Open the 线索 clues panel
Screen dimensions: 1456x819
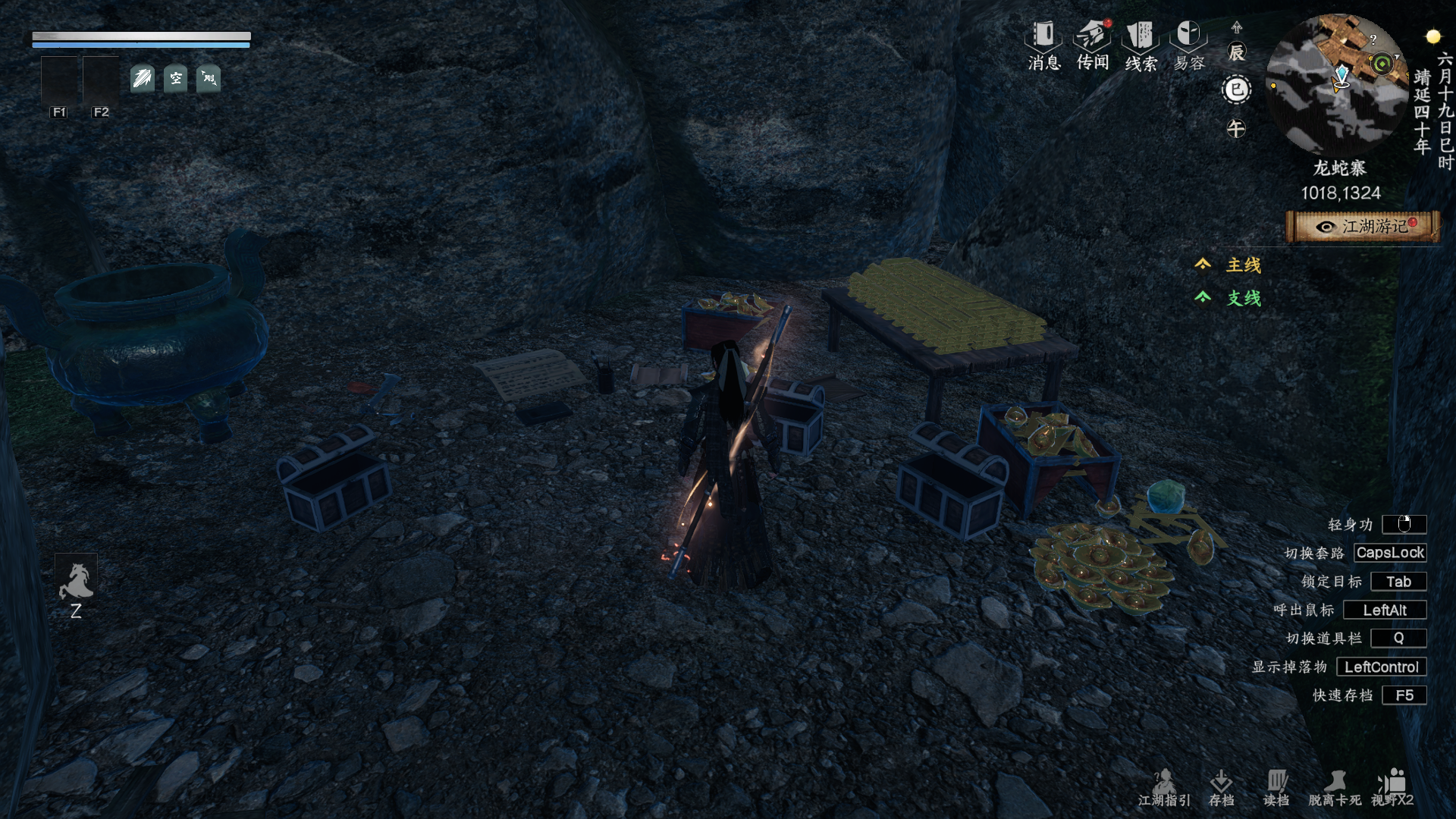point(1141,45)
